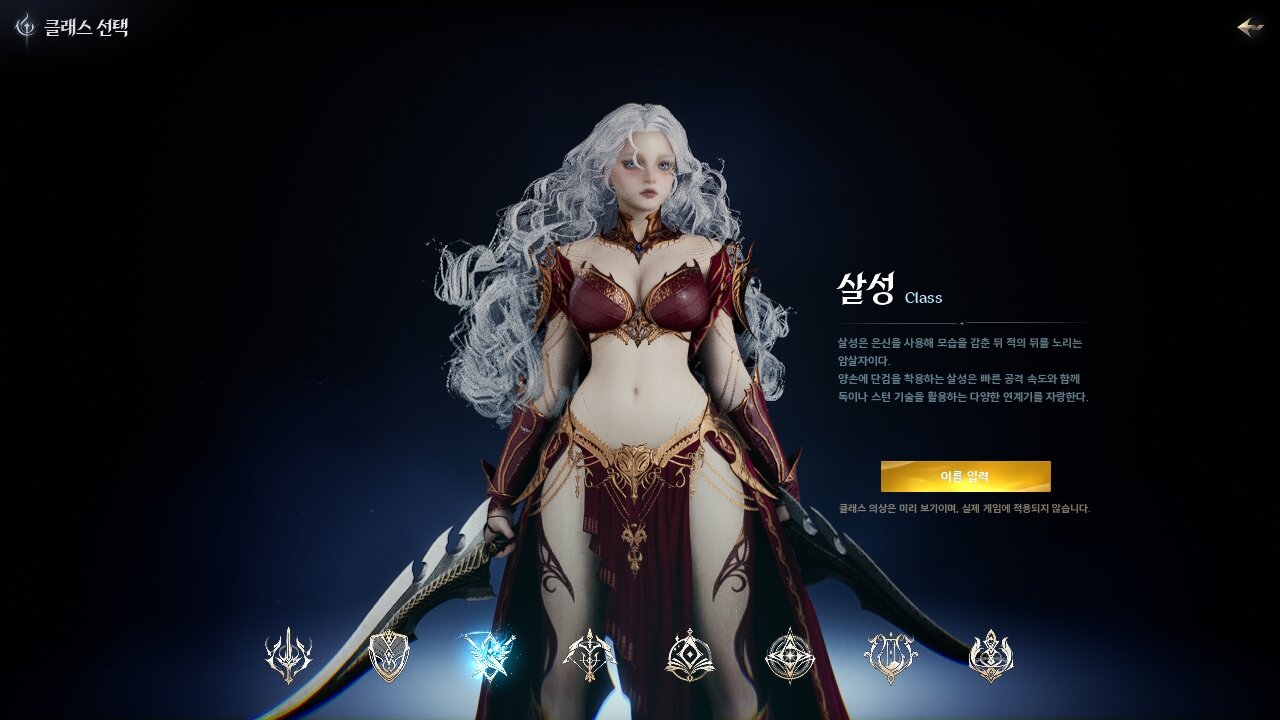This screenshot has width=1280, height=720.
Task: Click the 이름 입력 gold button
Action: point(965,476)
